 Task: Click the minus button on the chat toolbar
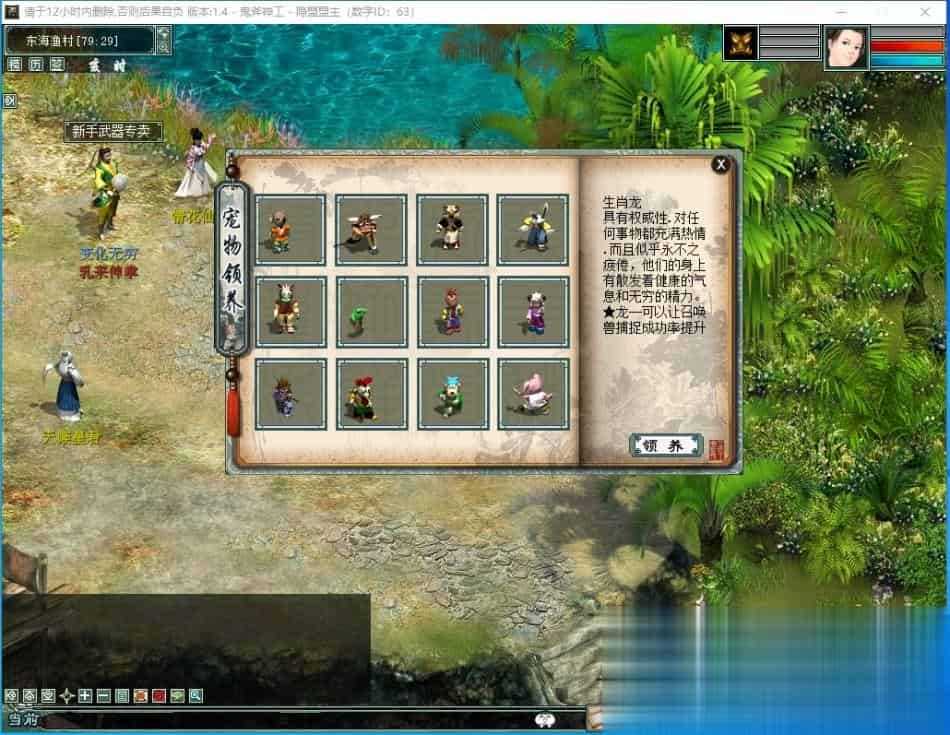tap(104, 696)
